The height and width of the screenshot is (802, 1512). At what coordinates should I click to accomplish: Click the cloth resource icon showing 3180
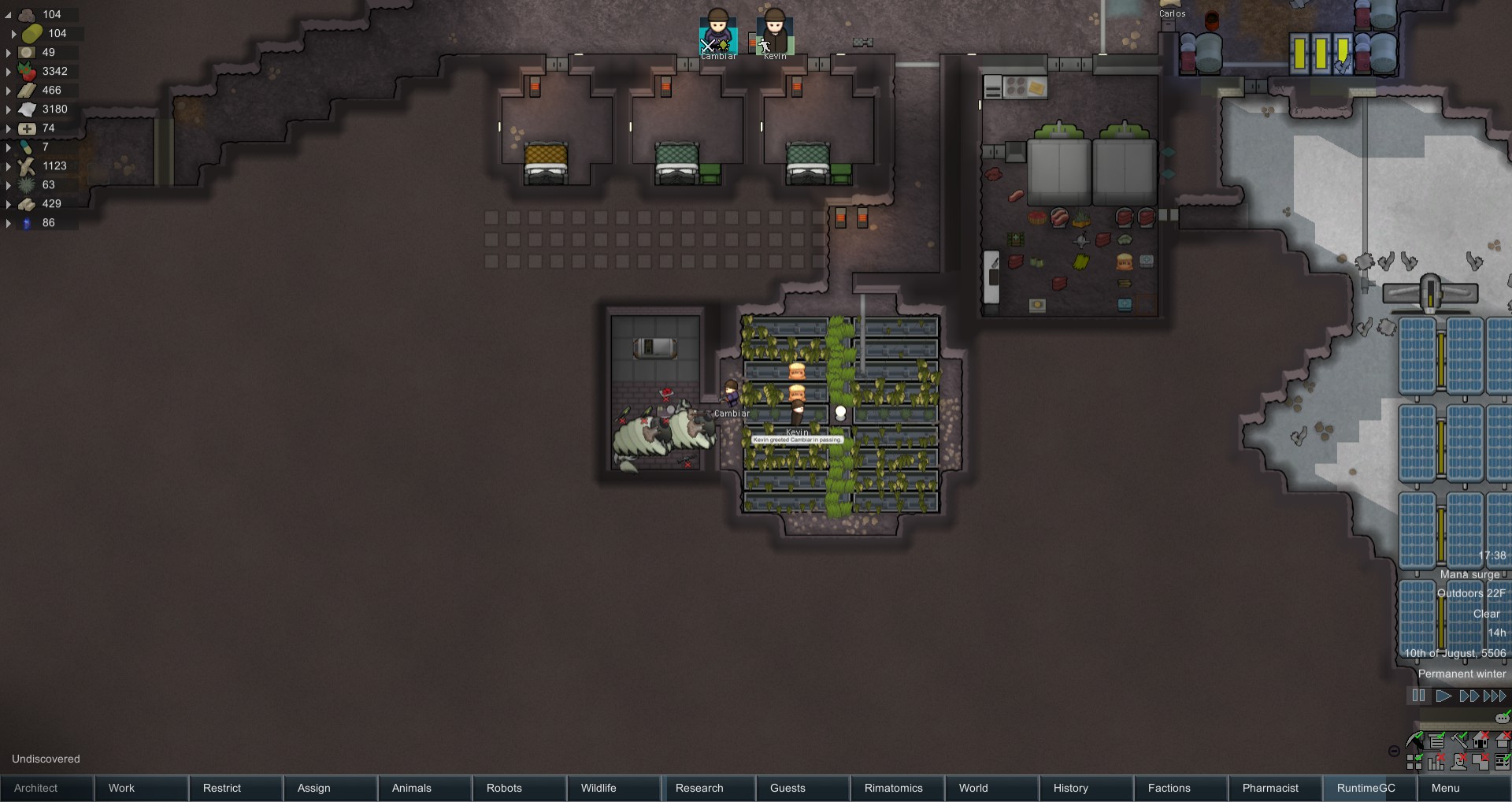(28, 110)
